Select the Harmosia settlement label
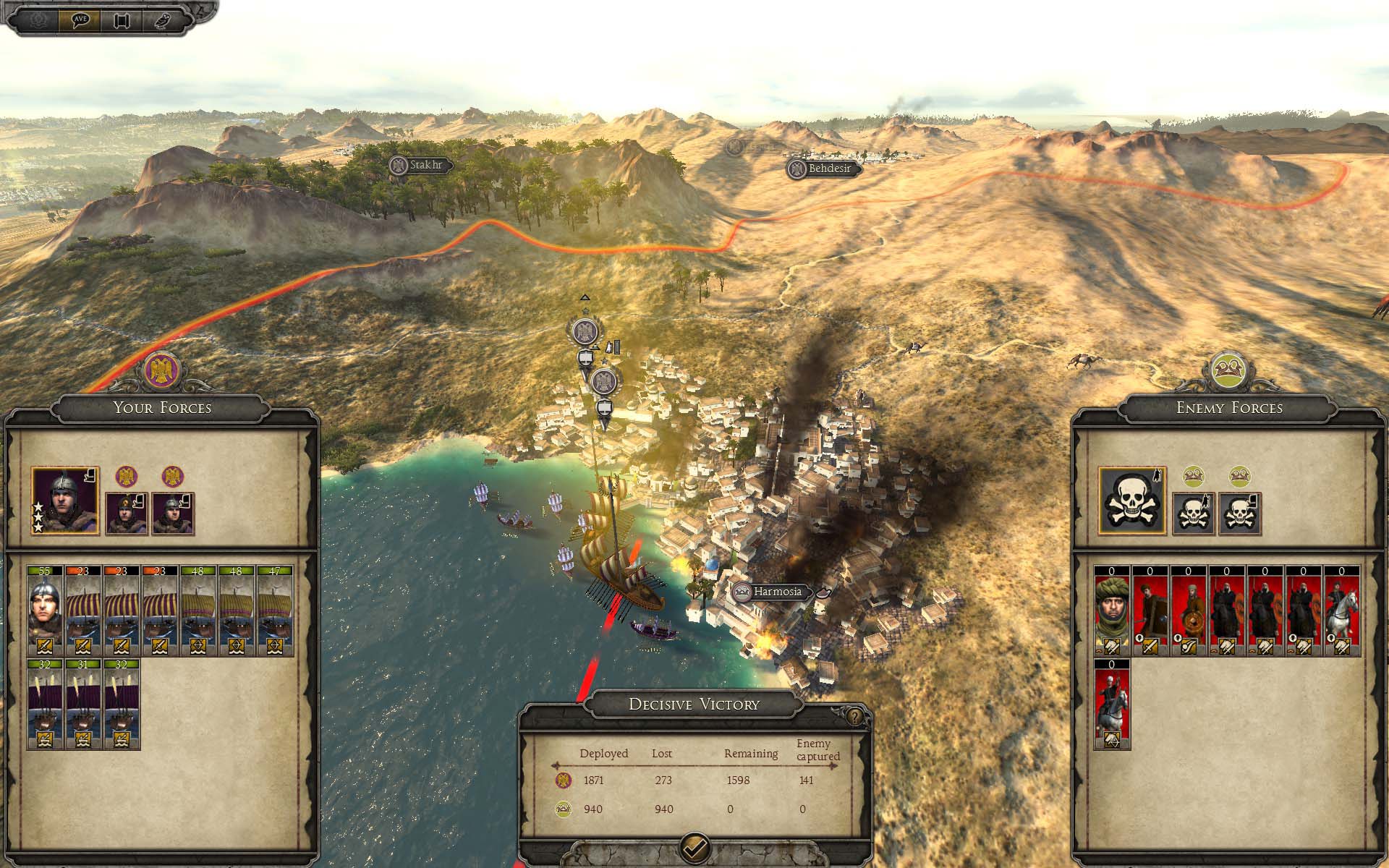The image size is (1389, 868). coord(777,592)
